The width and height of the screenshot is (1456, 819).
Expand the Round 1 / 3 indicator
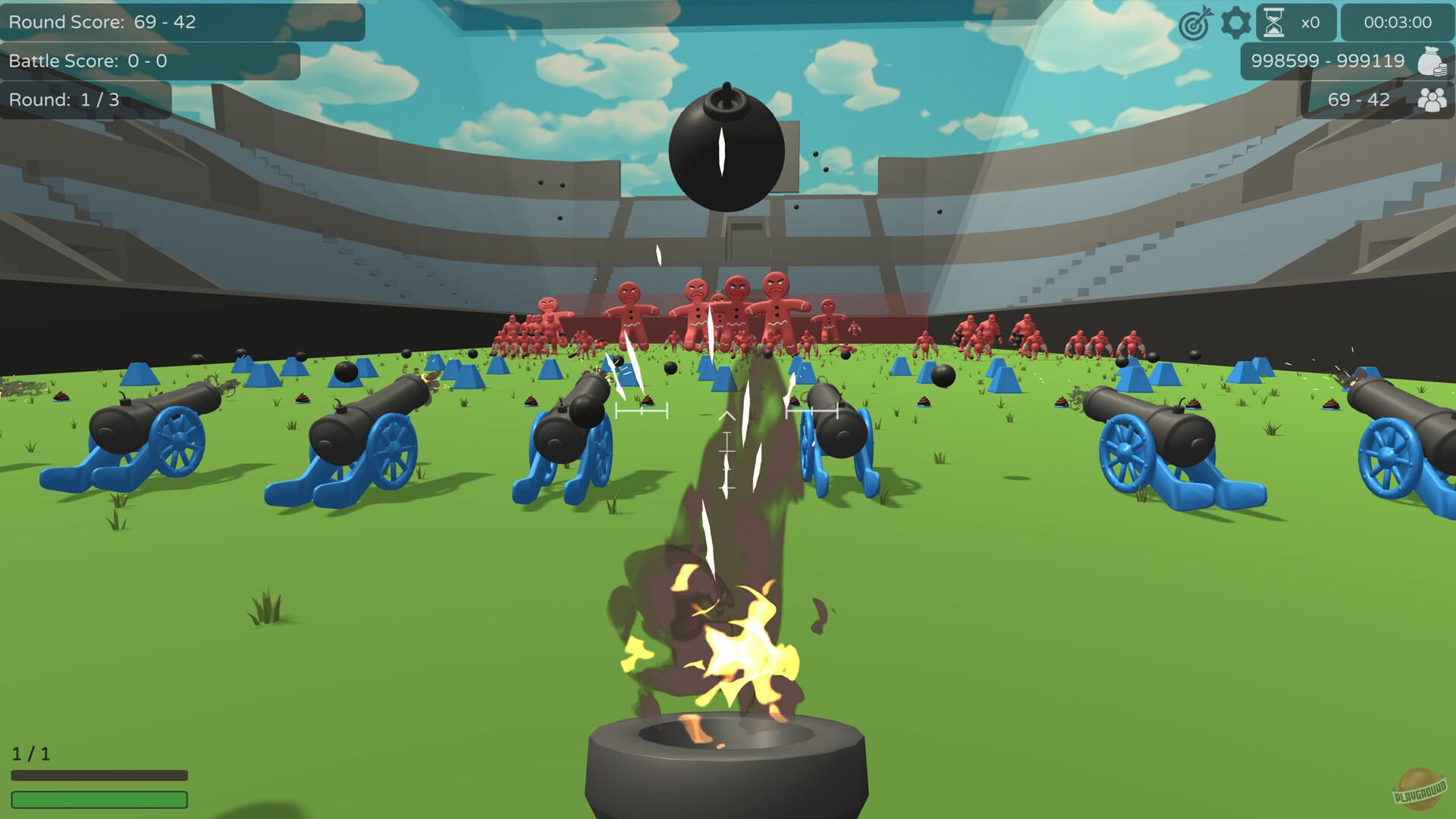83,99
